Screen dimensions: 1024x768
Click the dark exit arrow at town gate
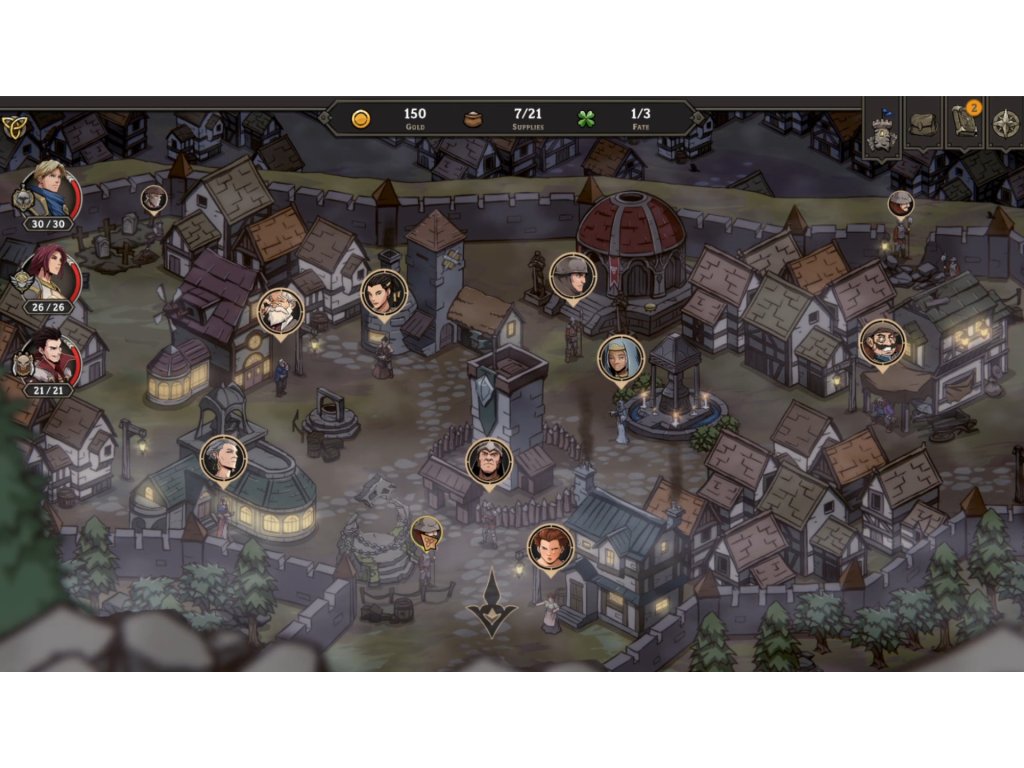coord(492,603)
